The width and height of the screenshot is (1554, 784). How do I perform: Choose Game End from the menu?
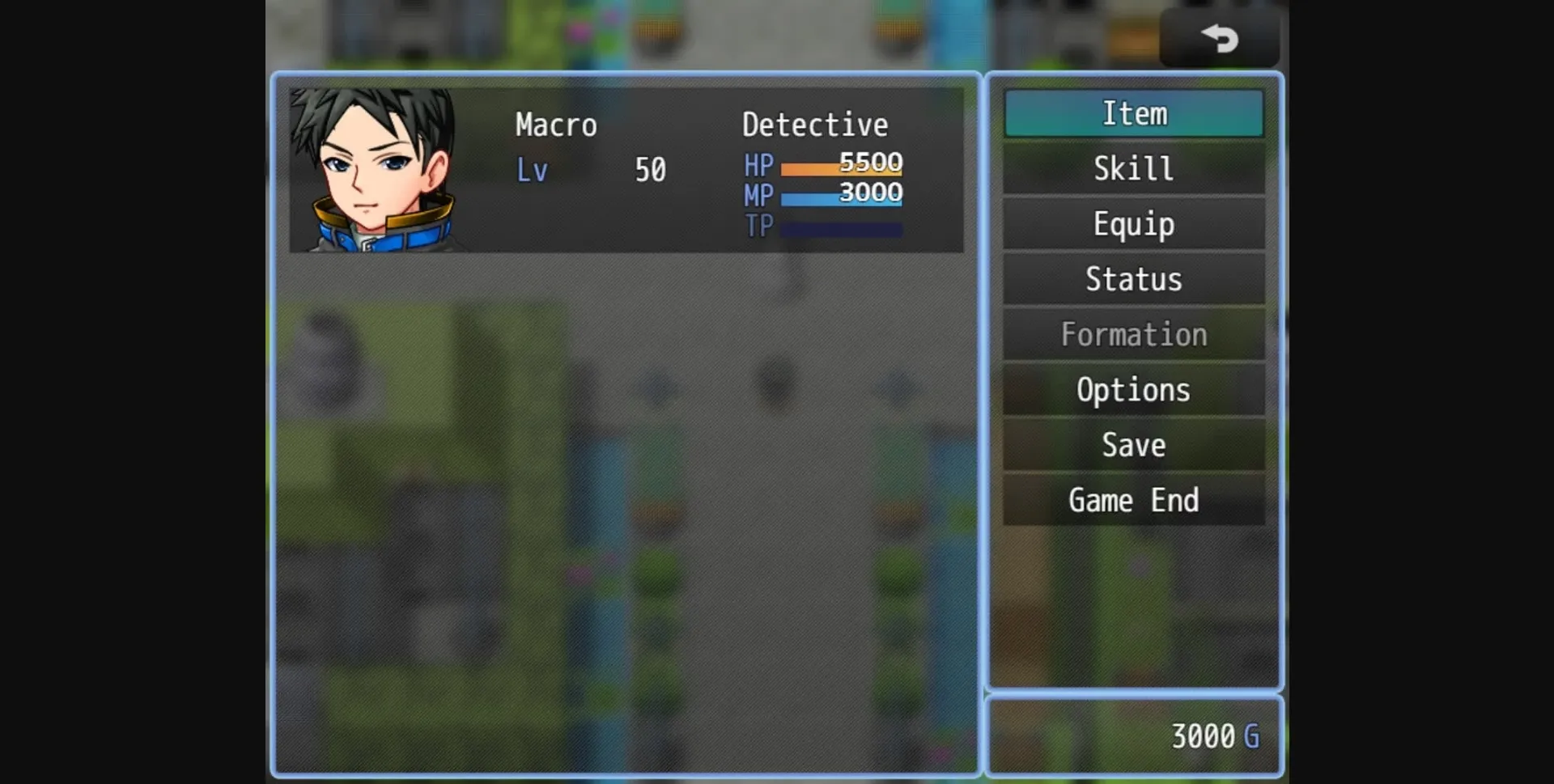(x=1133, y=500)
